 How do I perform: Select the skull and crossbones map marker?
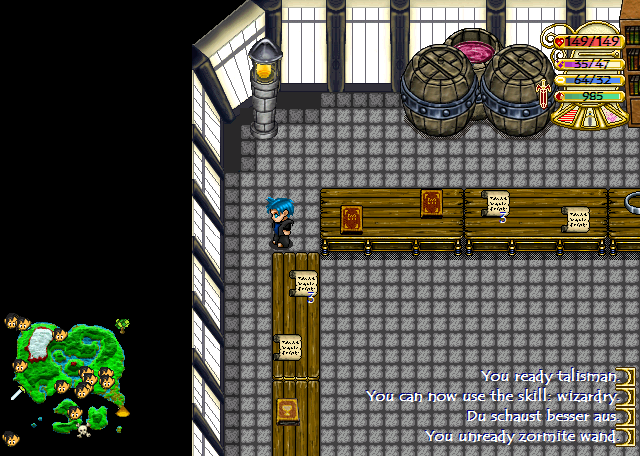click(x=83, y=430)
